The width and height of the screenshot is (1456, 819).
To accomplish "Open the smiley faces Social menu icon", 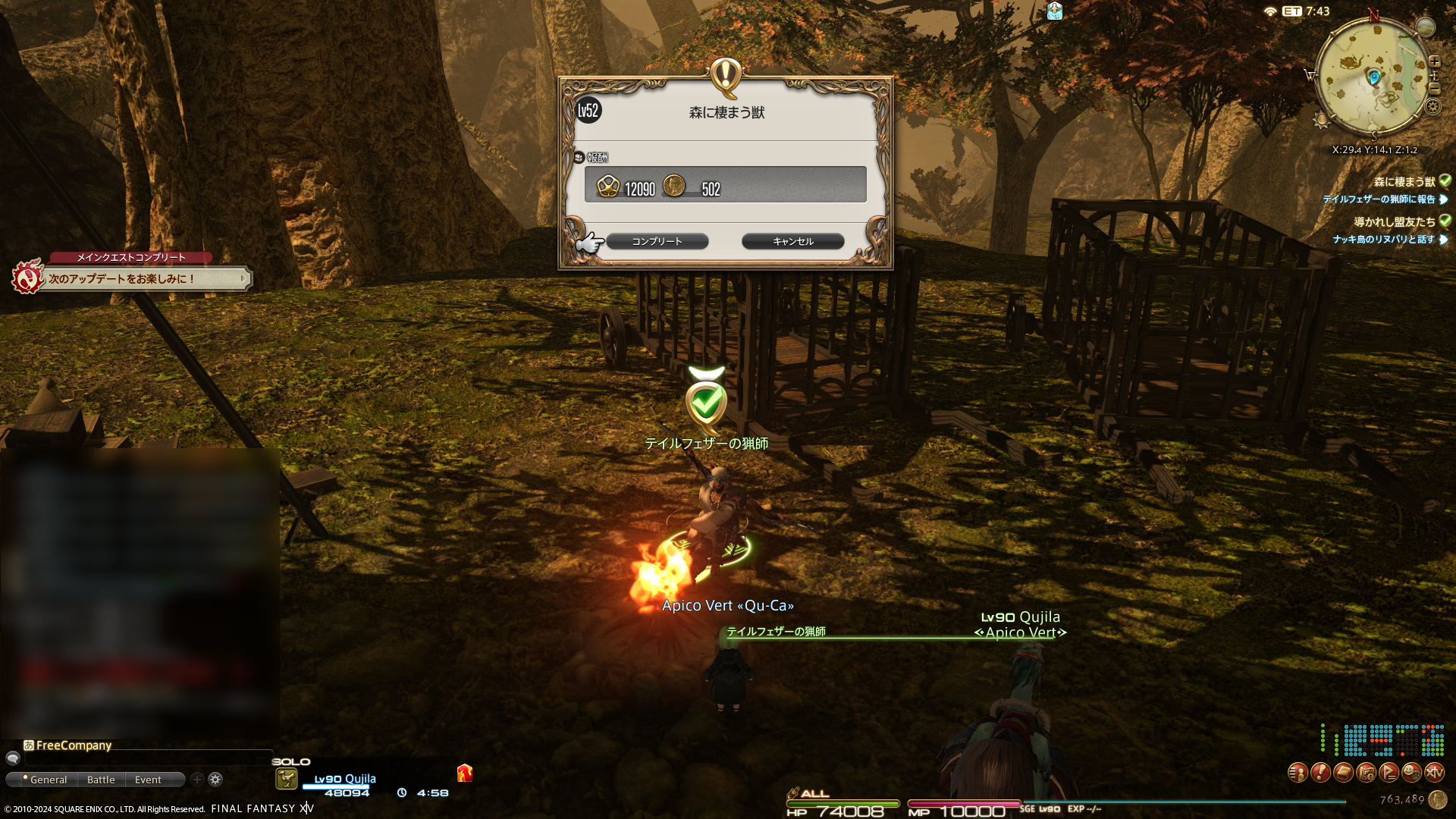I will point(1411,773).
